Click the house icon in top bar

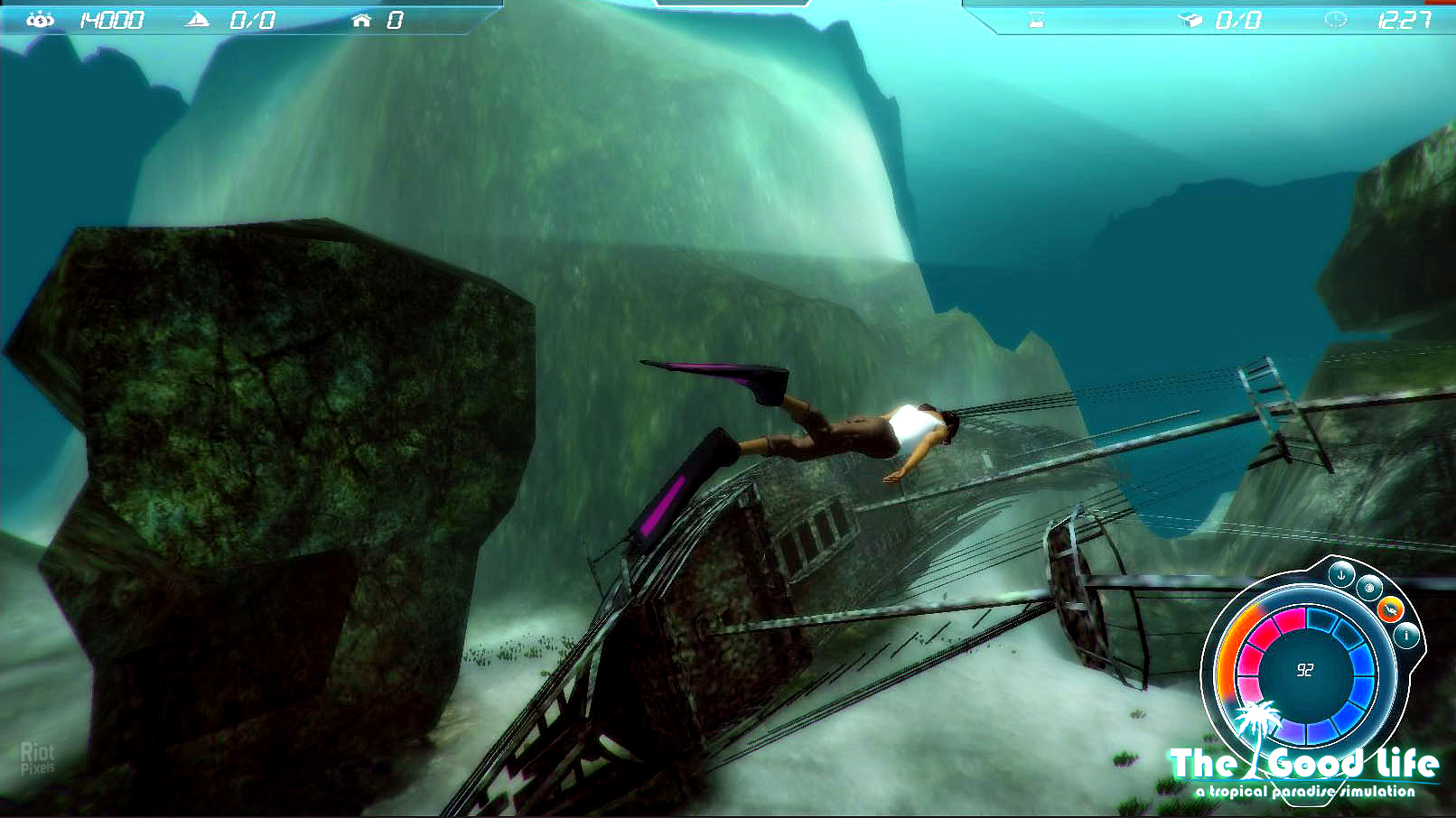[x=361, y=20]
